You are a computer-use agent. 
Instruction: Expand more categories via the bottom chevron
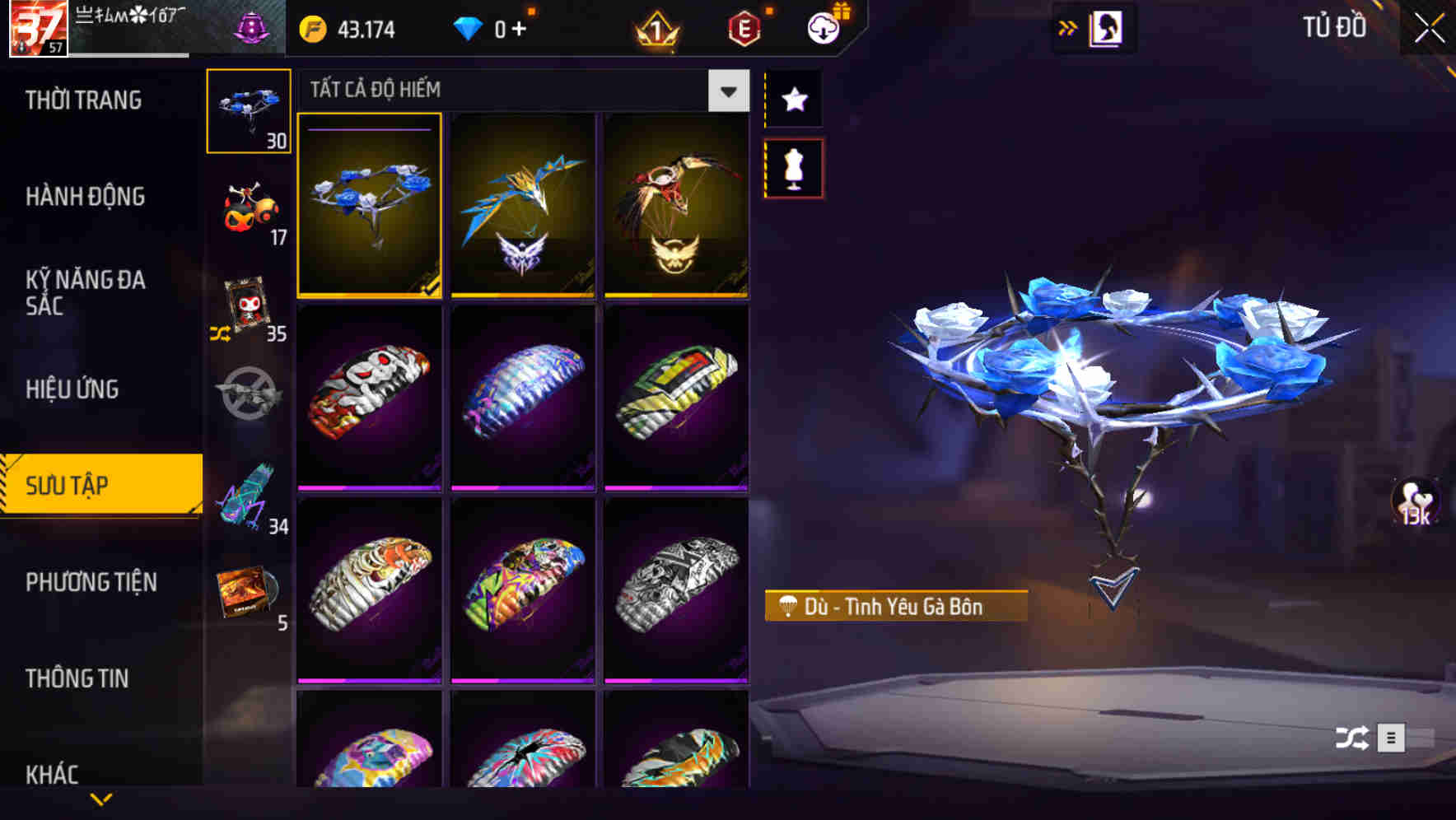pyautogui.click(x=100, y=799)
